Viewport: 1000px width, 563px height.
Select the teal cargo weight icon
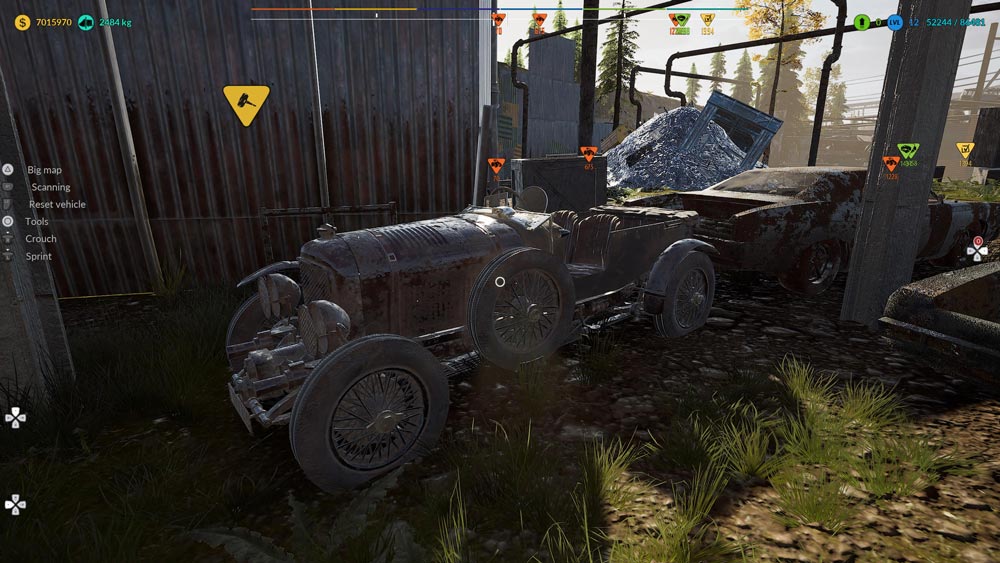[84, 22]
